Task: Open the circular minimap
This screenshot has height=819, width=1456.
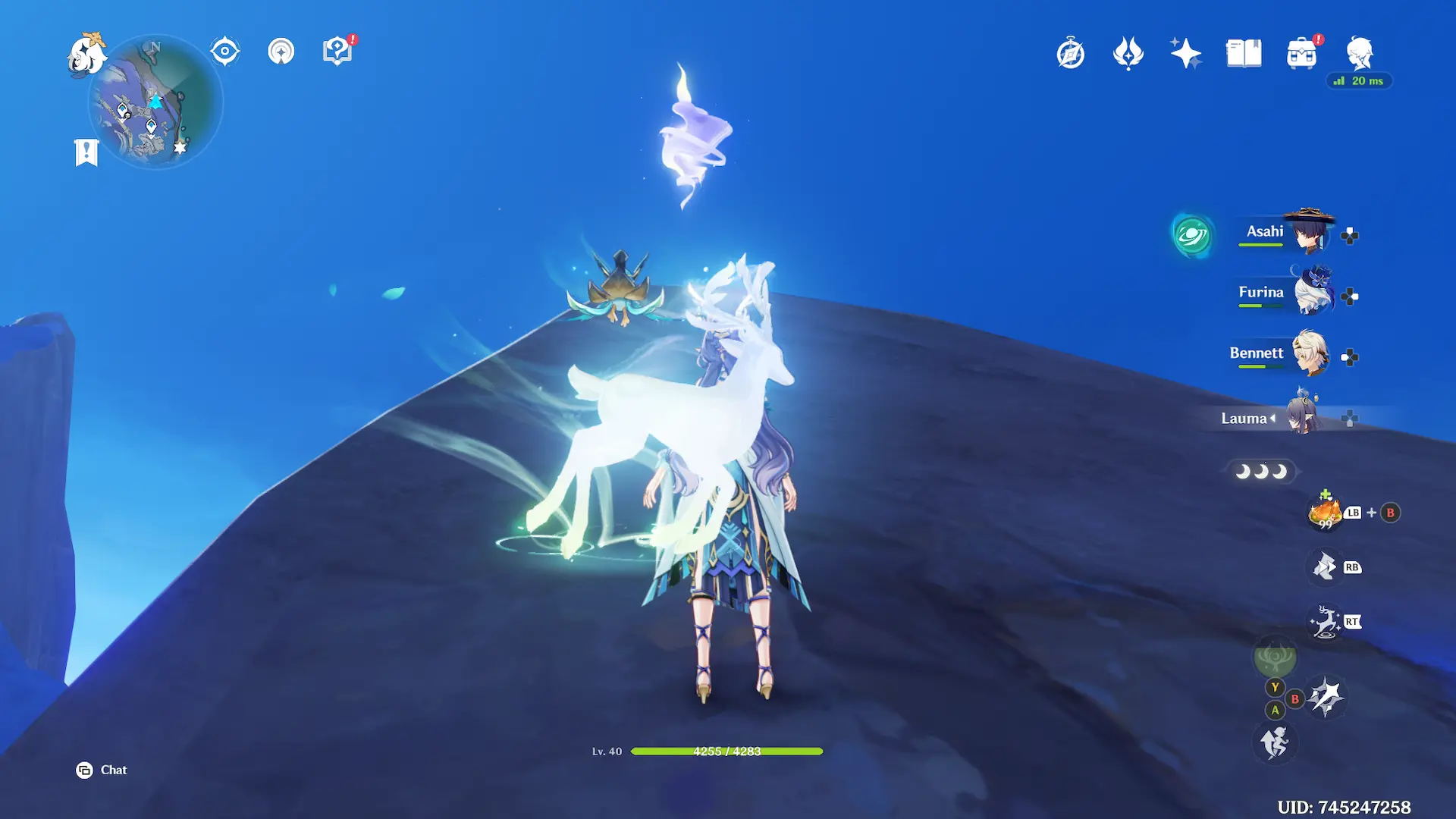Action: [155, 102]
